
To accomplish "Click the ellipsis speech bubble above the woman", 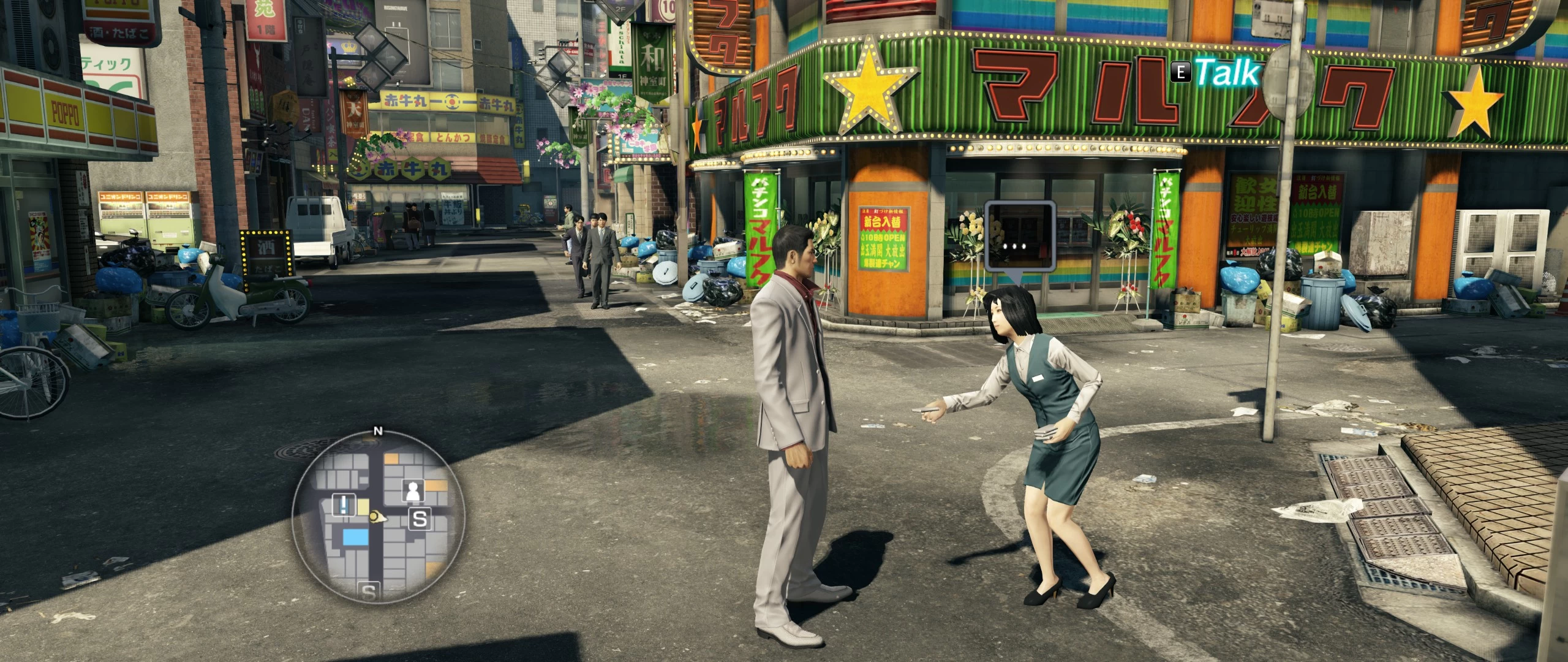I will coord(1020,244).
